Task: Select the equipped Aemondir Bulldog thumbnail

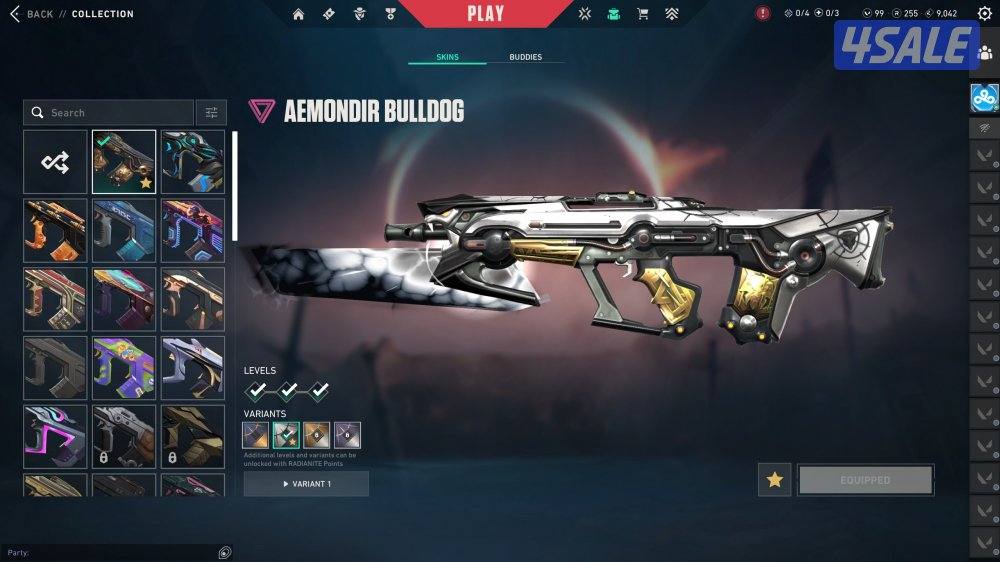Action: click(x=124, y=162)
